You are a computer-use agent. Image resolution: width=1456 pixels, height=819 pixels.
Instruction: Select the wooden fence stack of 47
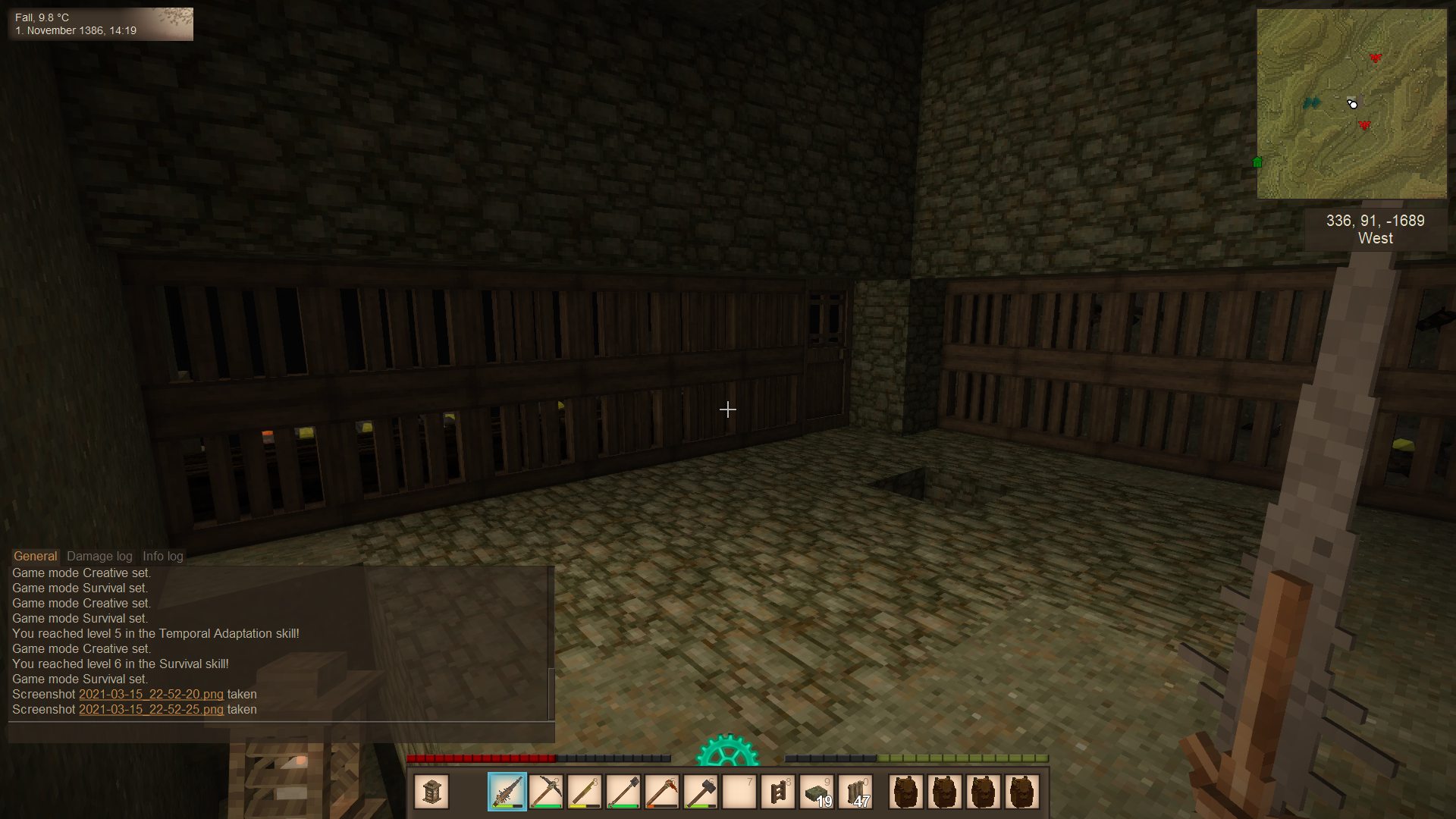tap(855, 792)
